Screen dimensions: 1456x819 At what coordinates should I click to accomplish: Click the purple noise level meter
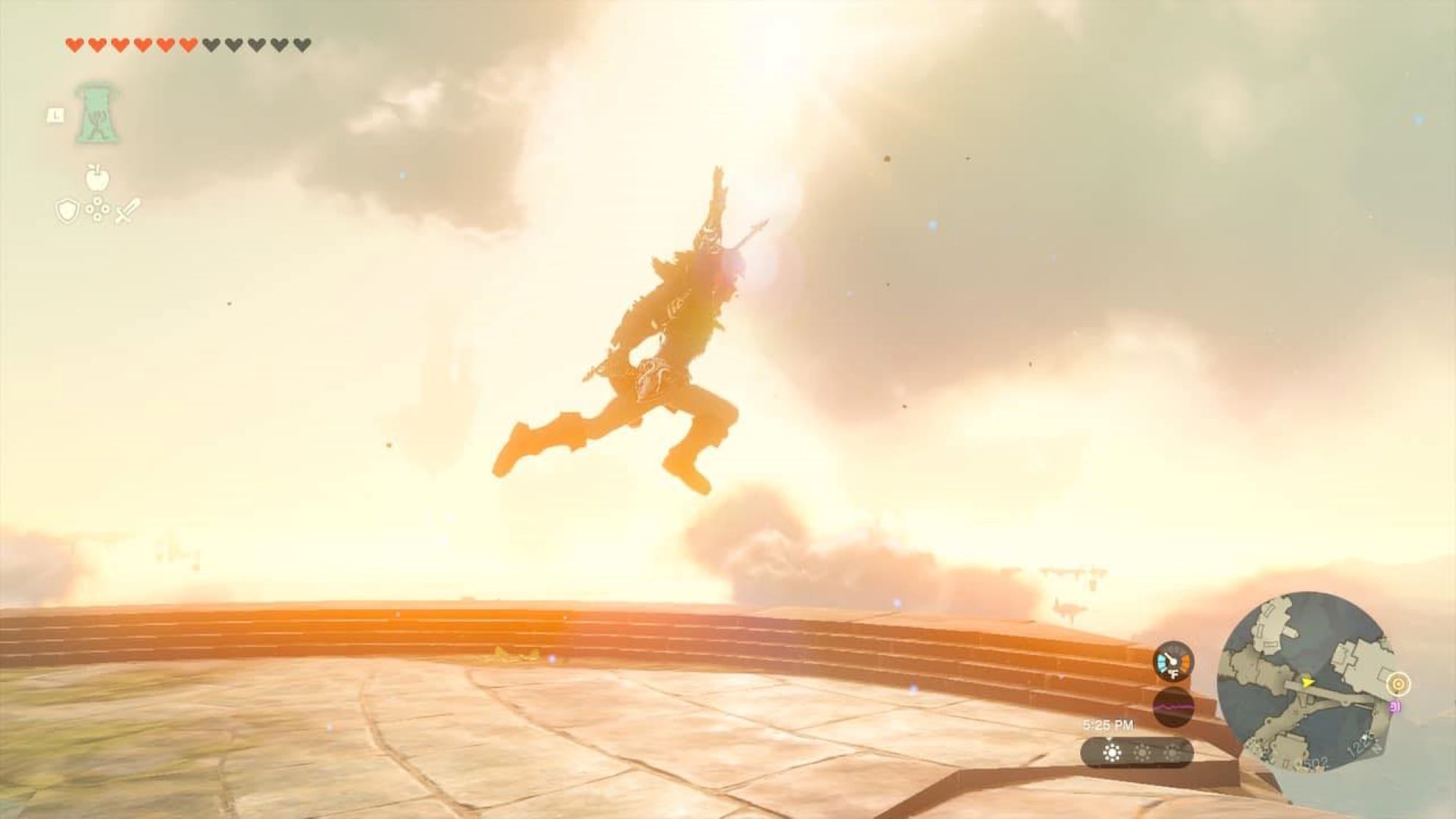1173,707
